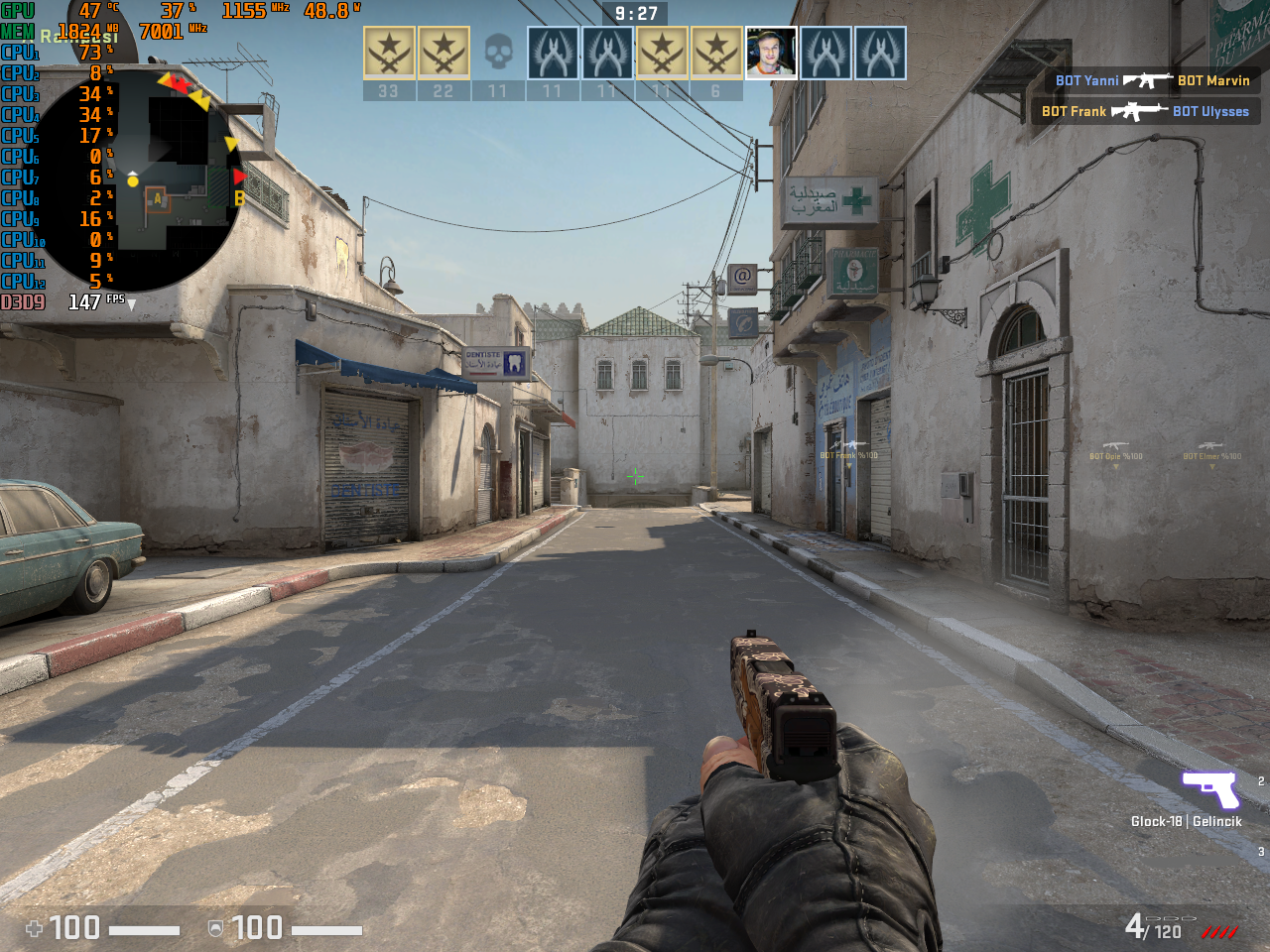
Task: Choose the player photo avatar in the scoreboard
Action: coord(771,54)
